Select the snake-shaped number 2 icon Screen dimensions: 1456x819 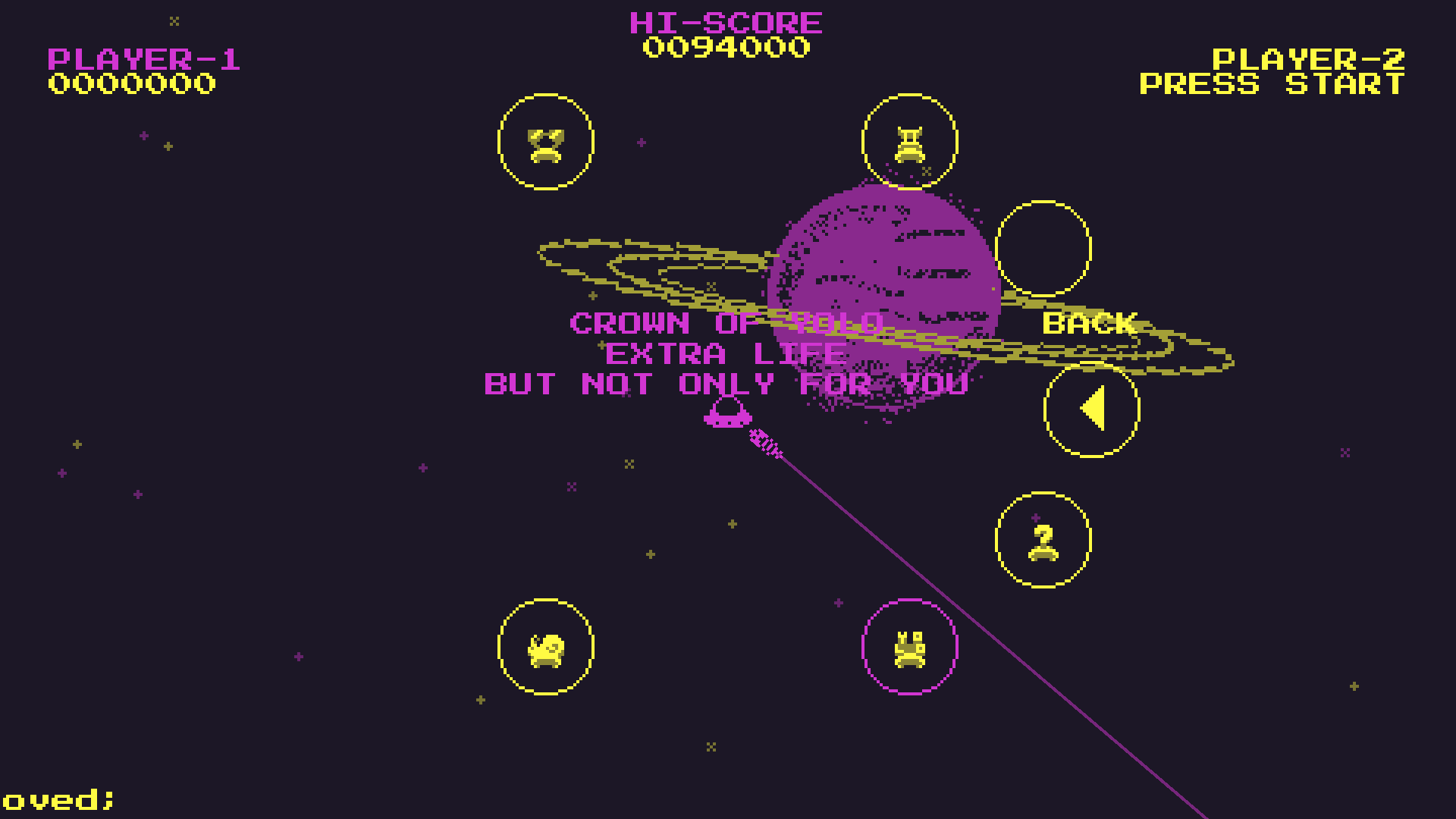click(x=1042, y=543)
